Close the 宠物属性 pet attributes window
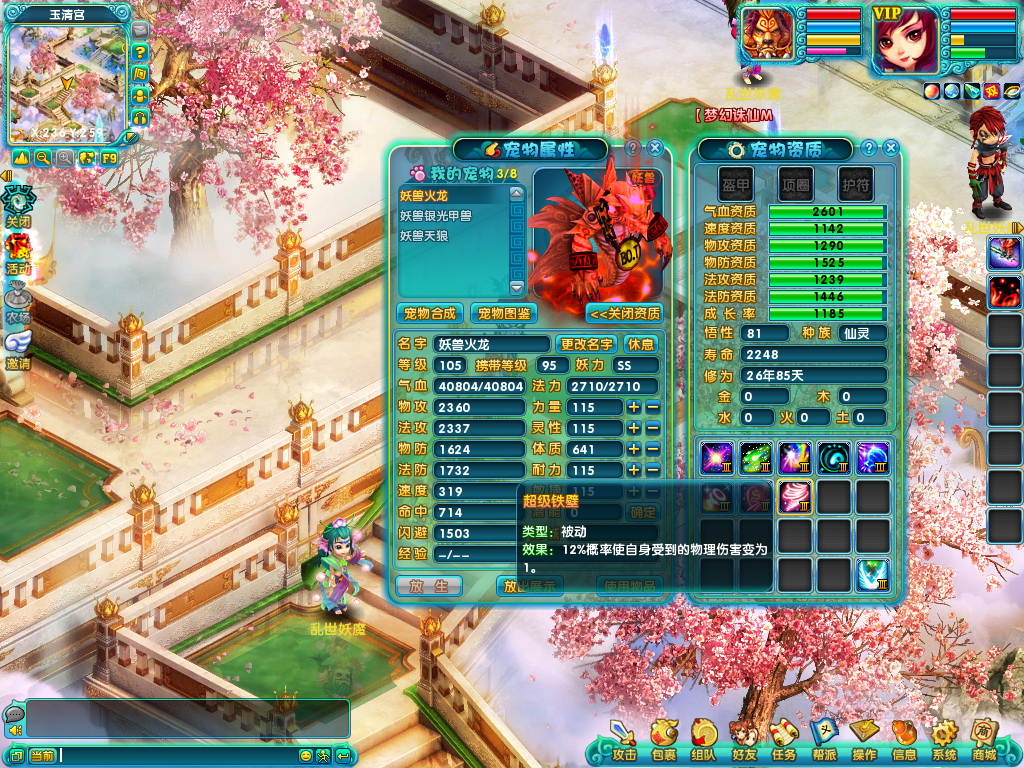This screenshot has width=1024, height=768. 656,148
